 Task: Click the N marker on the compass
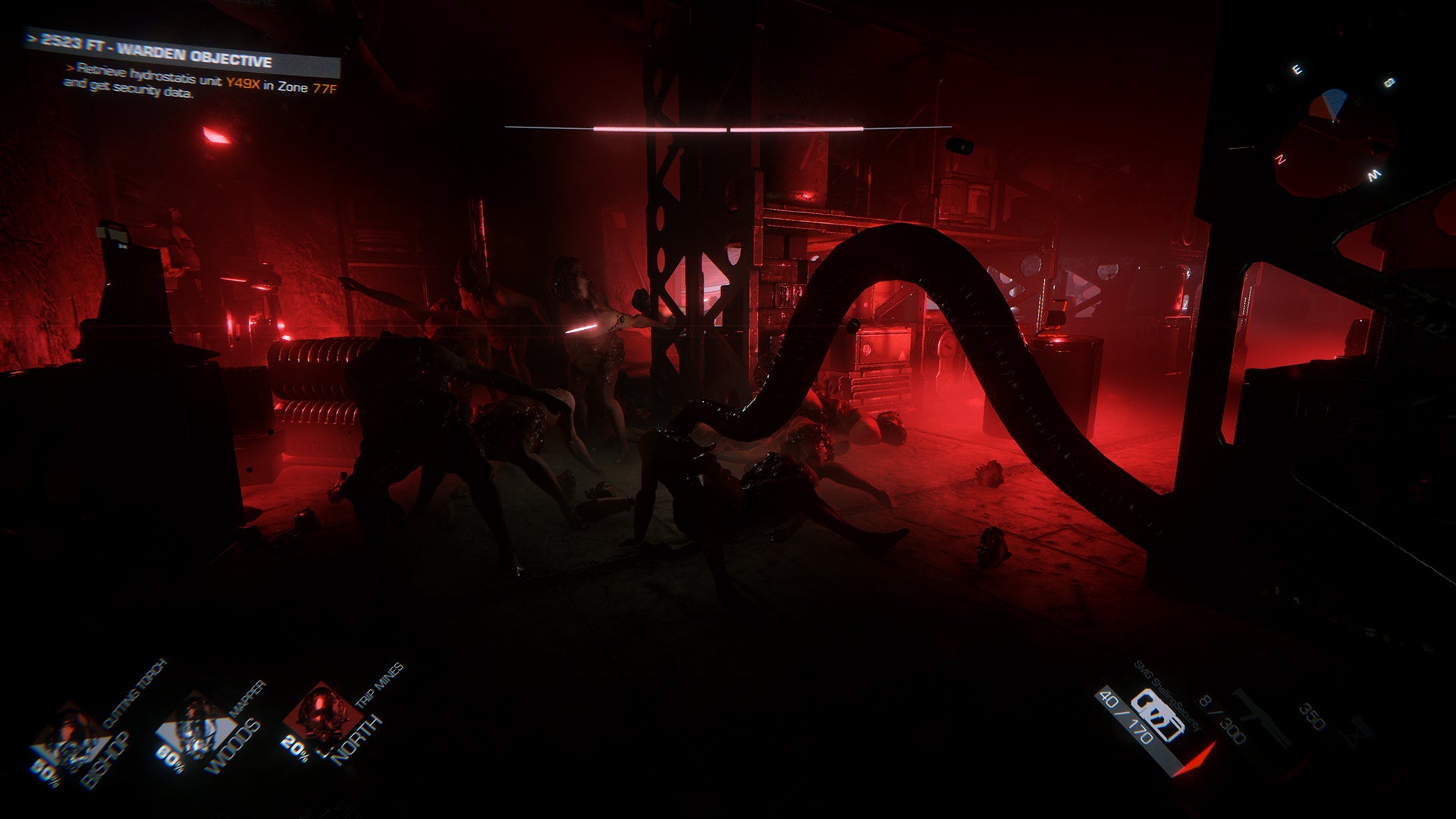coord(1281,160)
